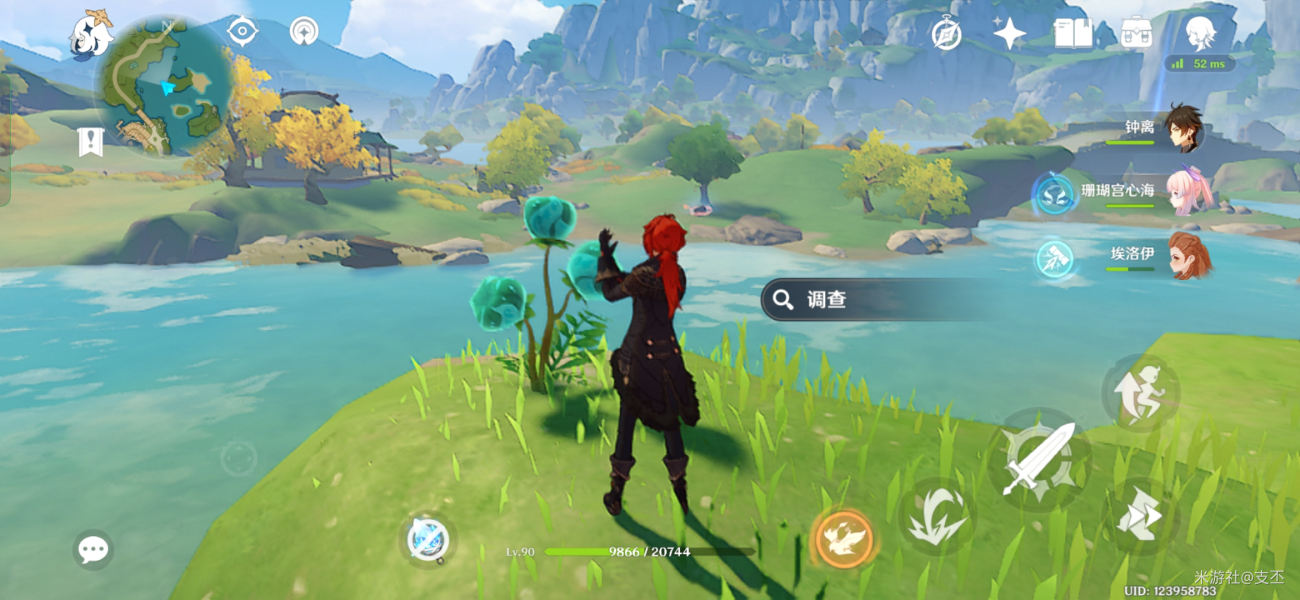
Task: Open the Wish four-pointed star icon
Action: point(1009,34)
